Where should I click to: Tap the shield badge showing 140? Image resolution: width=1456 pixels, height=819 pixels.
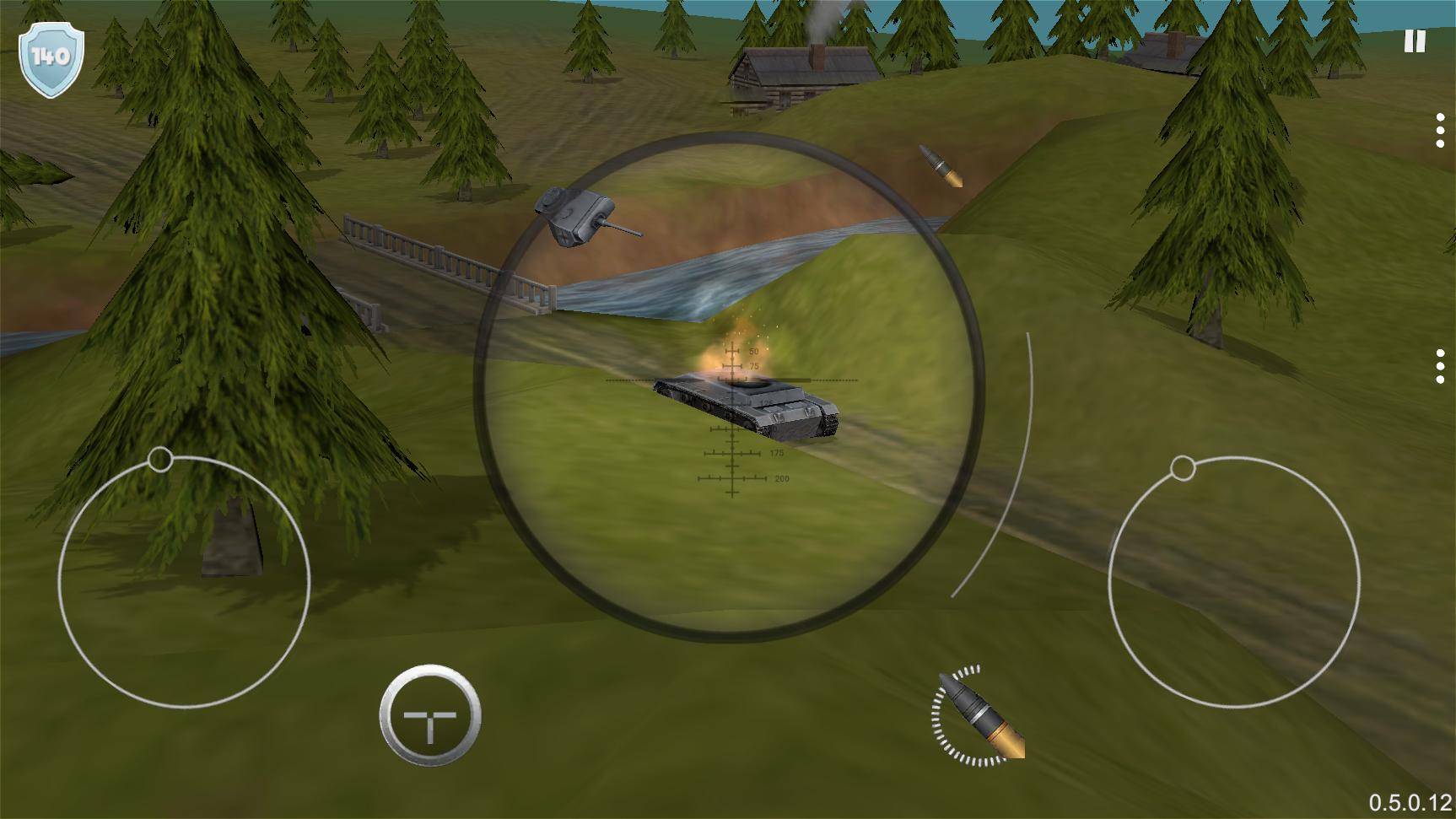52,57
